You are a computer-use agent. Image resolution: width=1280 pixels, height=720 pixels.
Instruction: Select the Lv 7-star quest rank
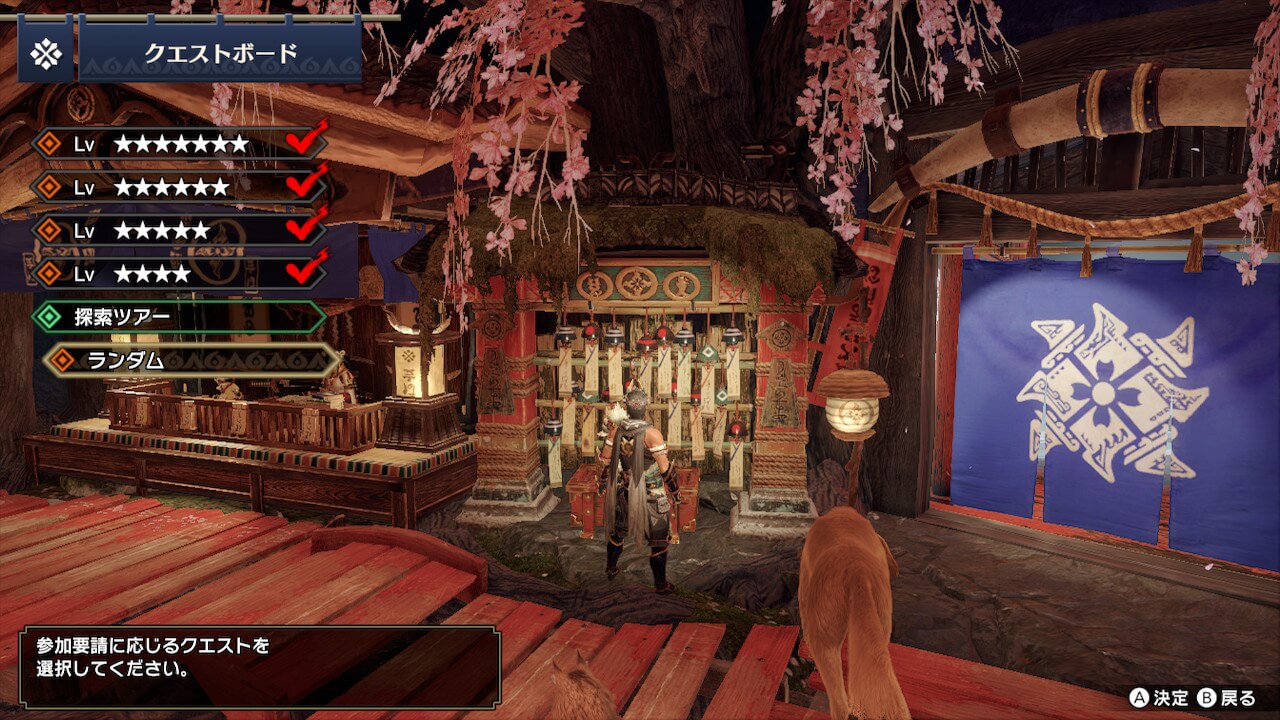click(180, 144)
